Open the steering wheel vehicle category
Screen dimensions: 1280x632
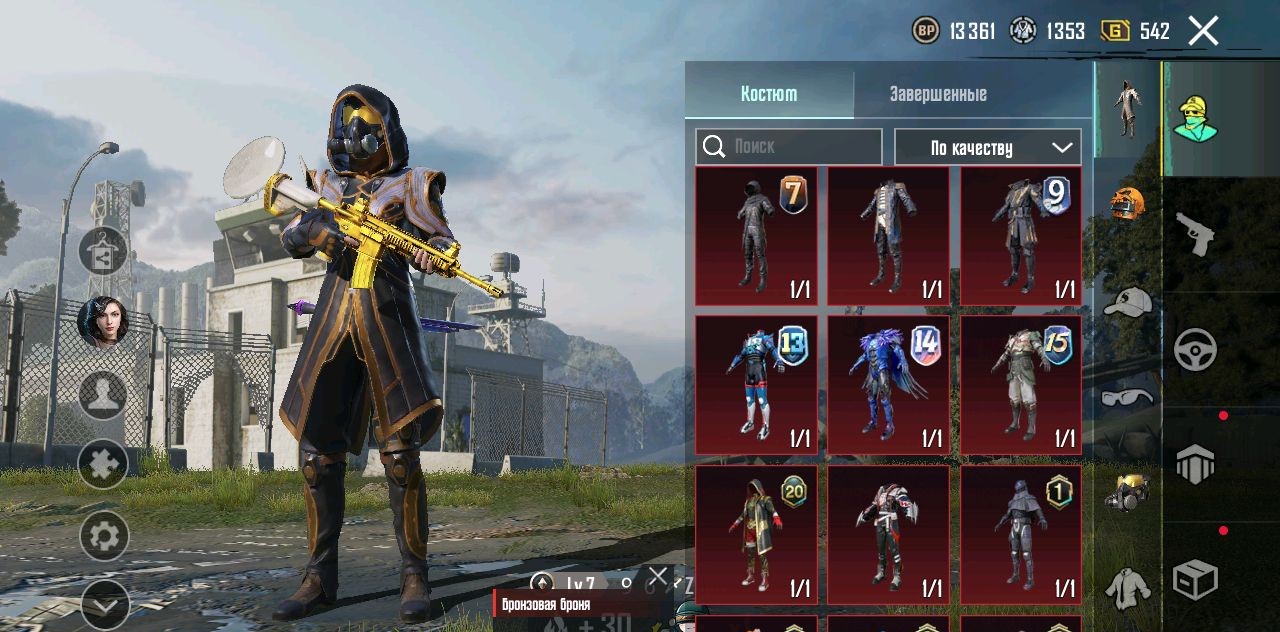(1195, 350)
